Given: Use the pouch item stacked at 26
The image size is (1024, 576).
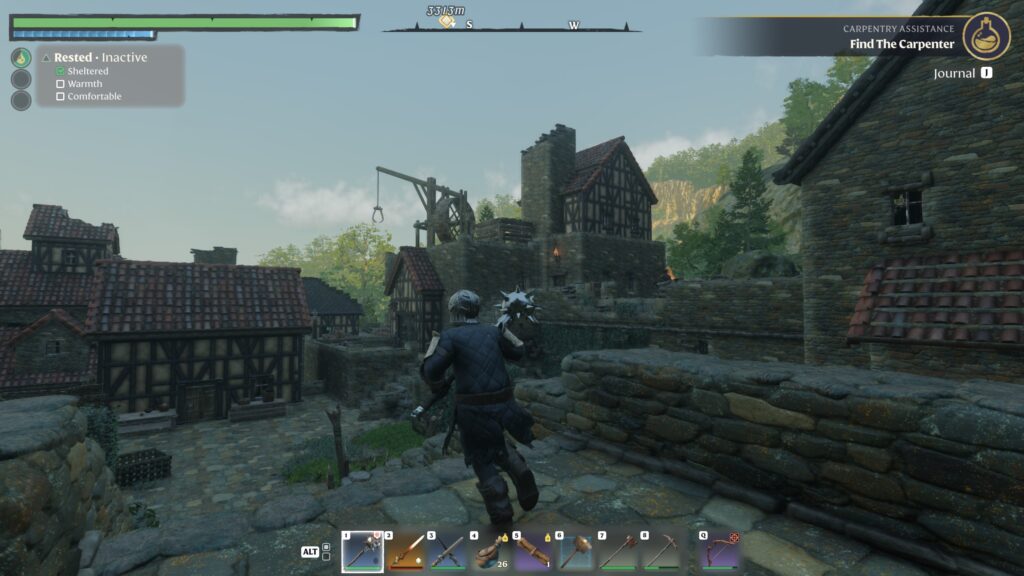Looking at the screenshot, I should 490,551.
